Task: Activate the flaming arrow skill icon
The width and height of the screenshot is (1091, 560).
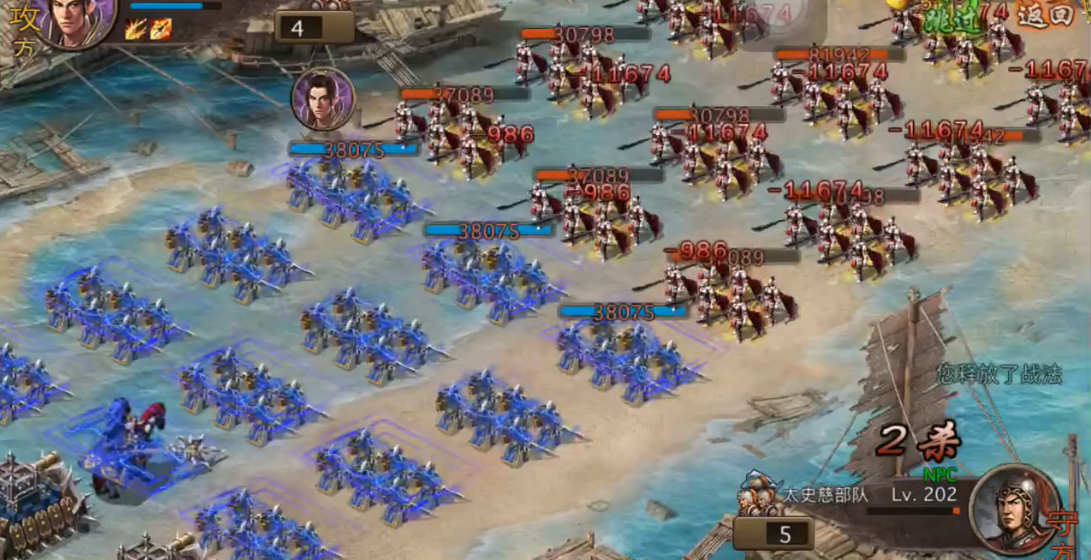Action: coord(161,29)
